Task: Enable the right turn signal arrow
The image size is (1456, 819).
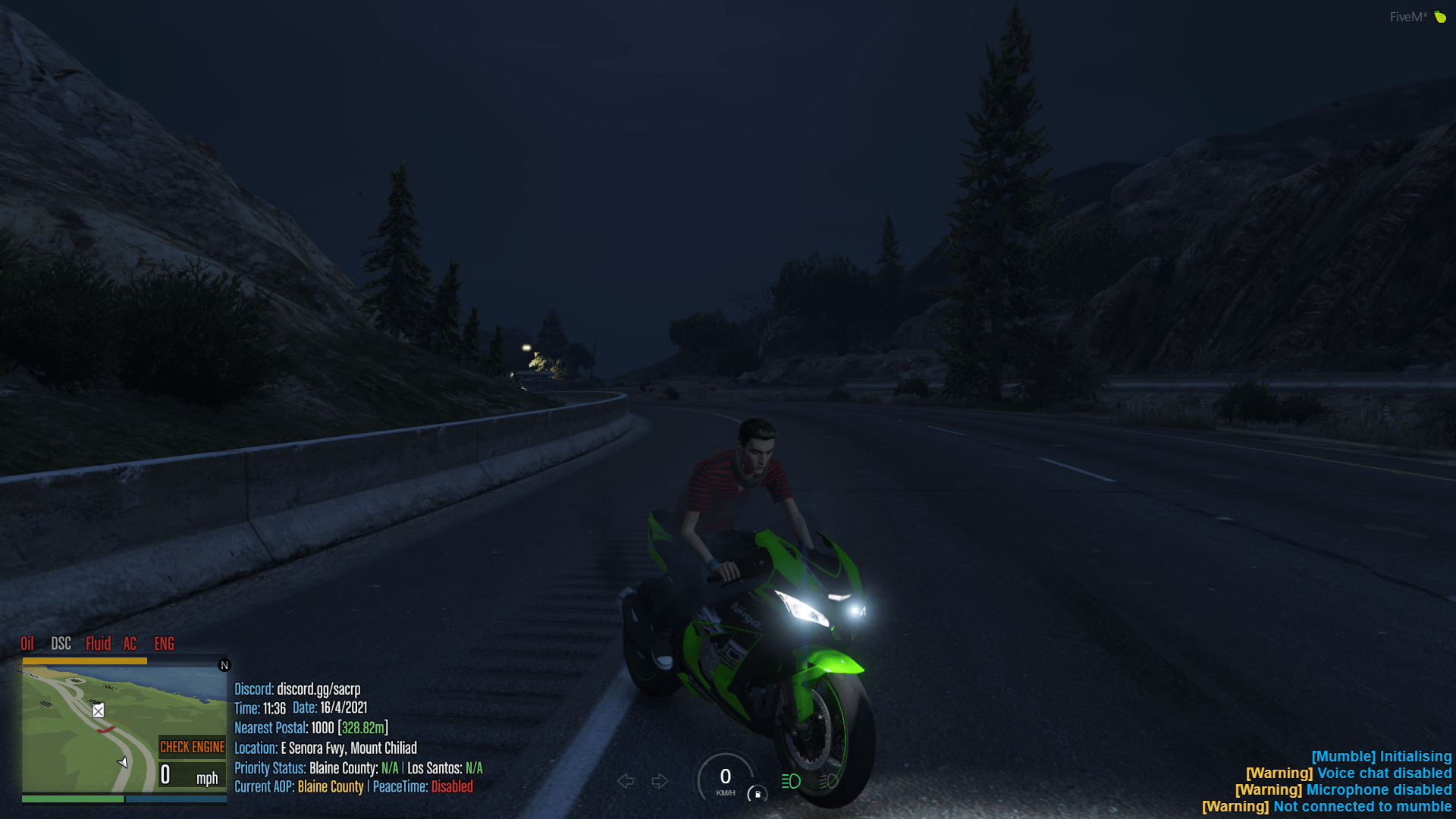Action: click(660, 780)
